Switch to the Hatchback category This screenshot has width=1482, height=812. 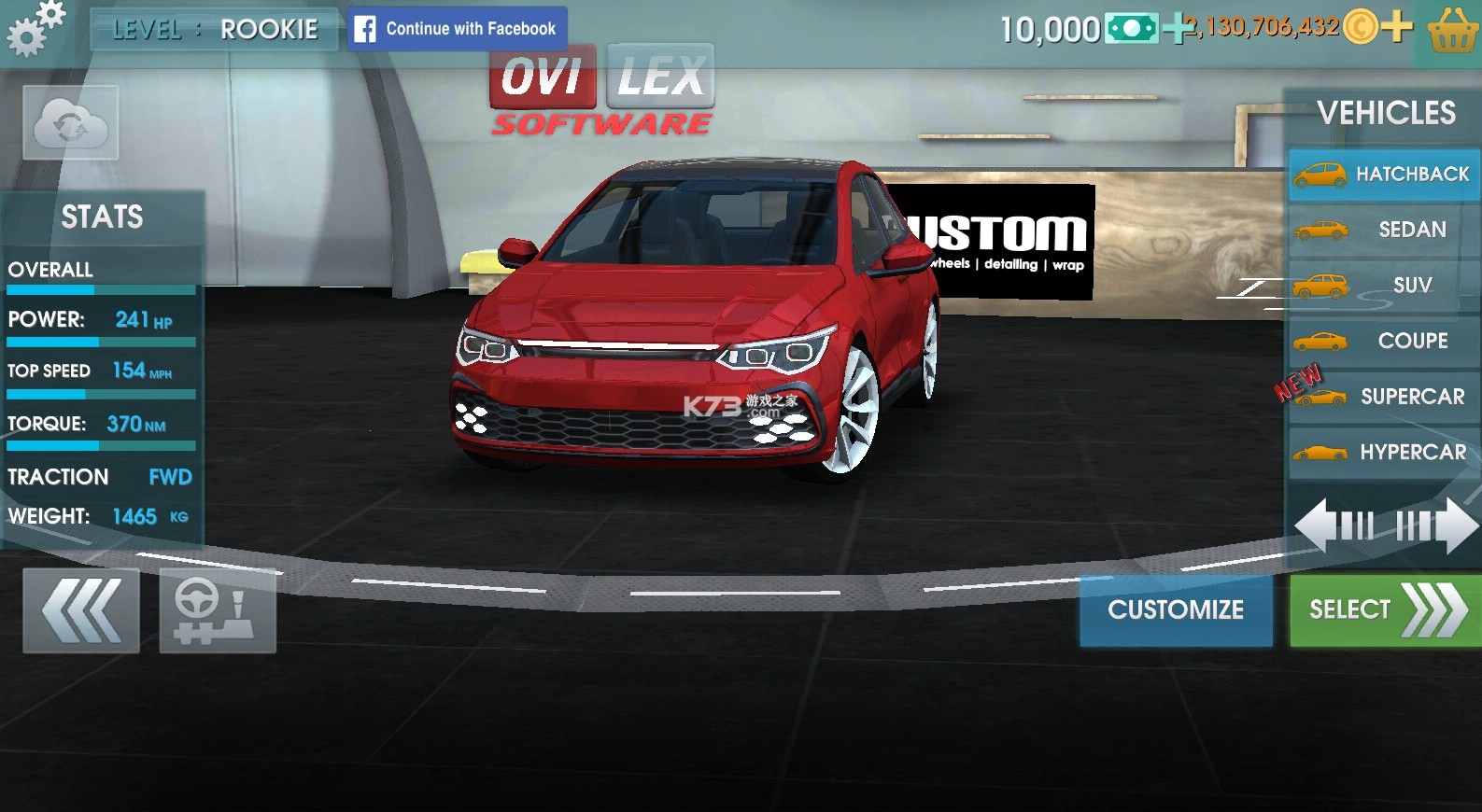pyautogui.click(x=1384, y=175)
